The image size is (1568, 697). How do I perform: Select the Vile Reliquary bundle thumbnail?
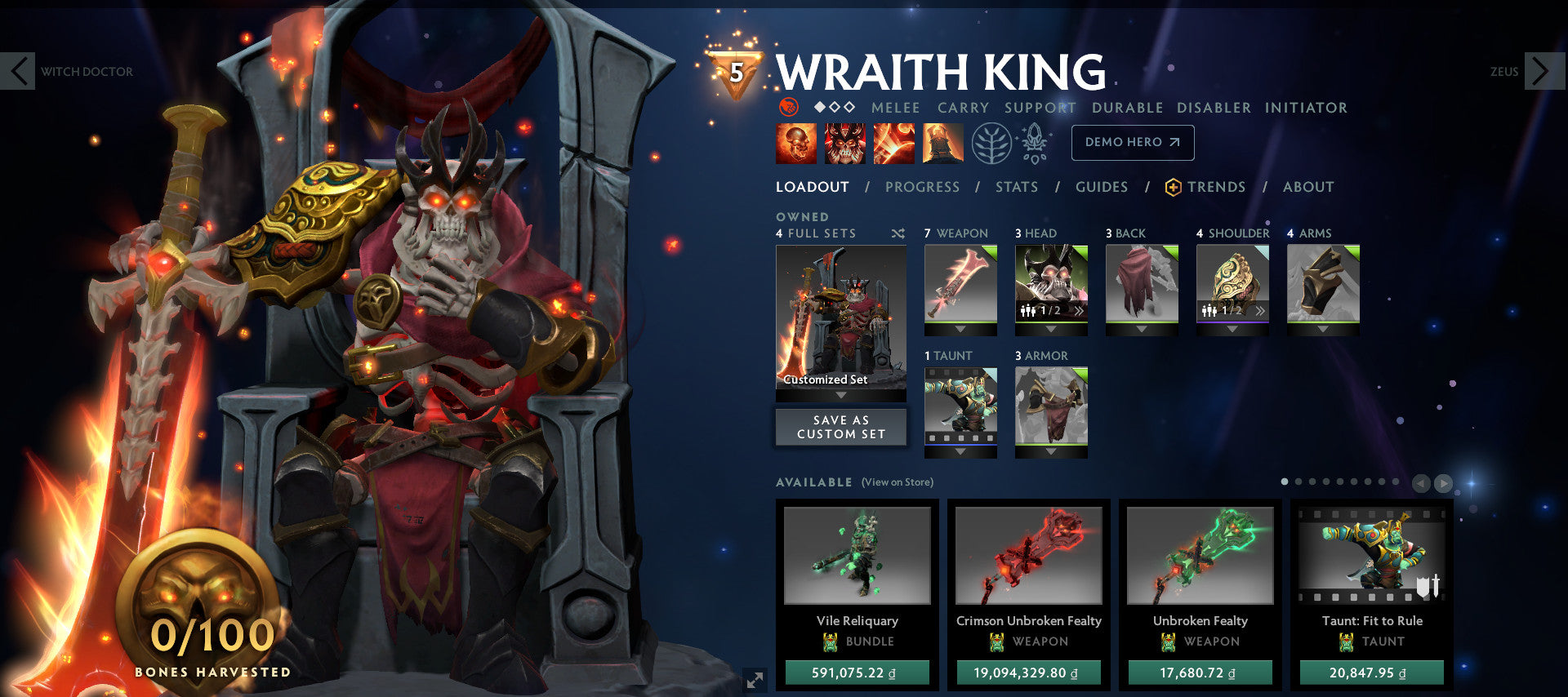coord(858,555)
